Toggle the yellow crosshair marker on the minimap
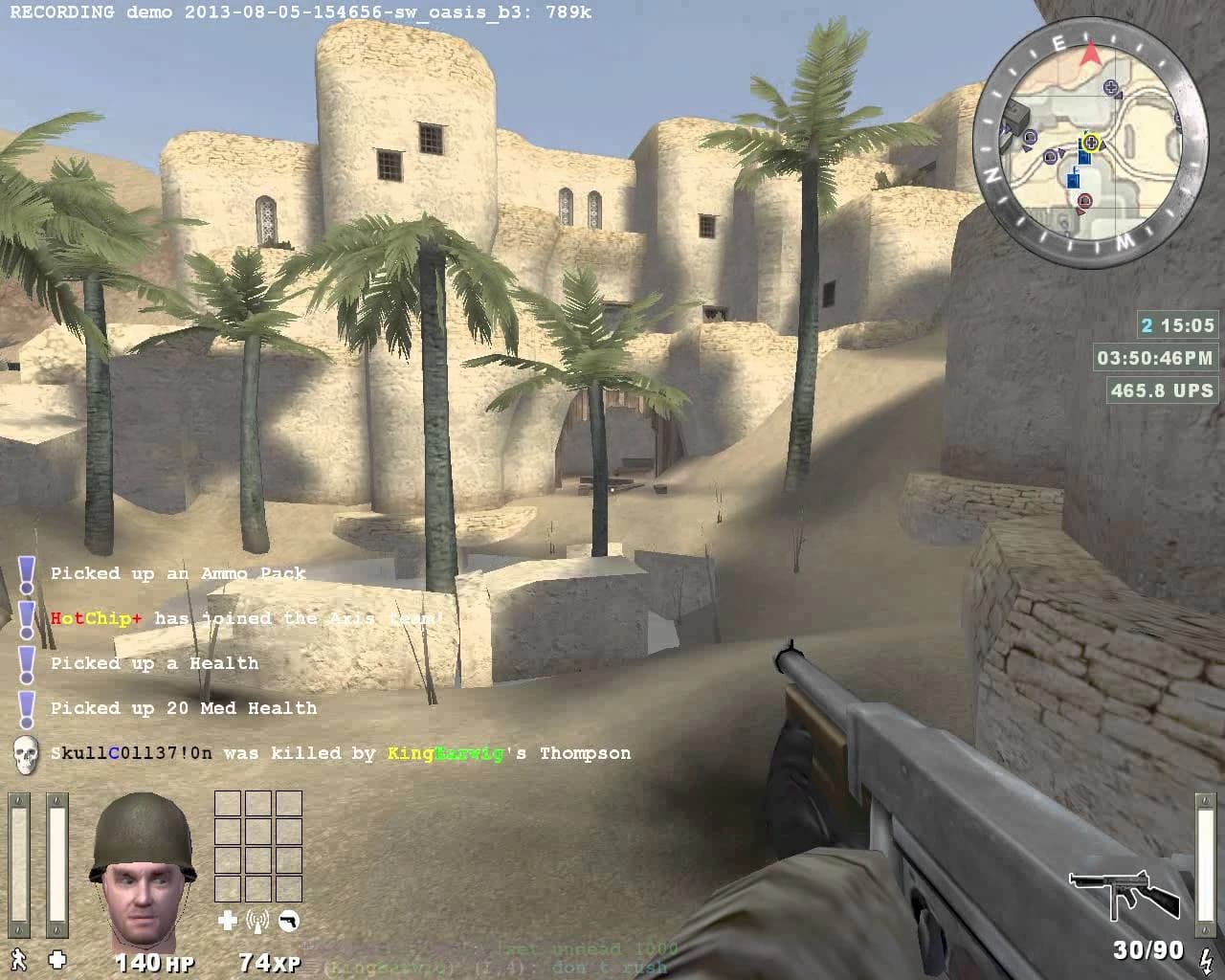 click(x=1092, y=144)
